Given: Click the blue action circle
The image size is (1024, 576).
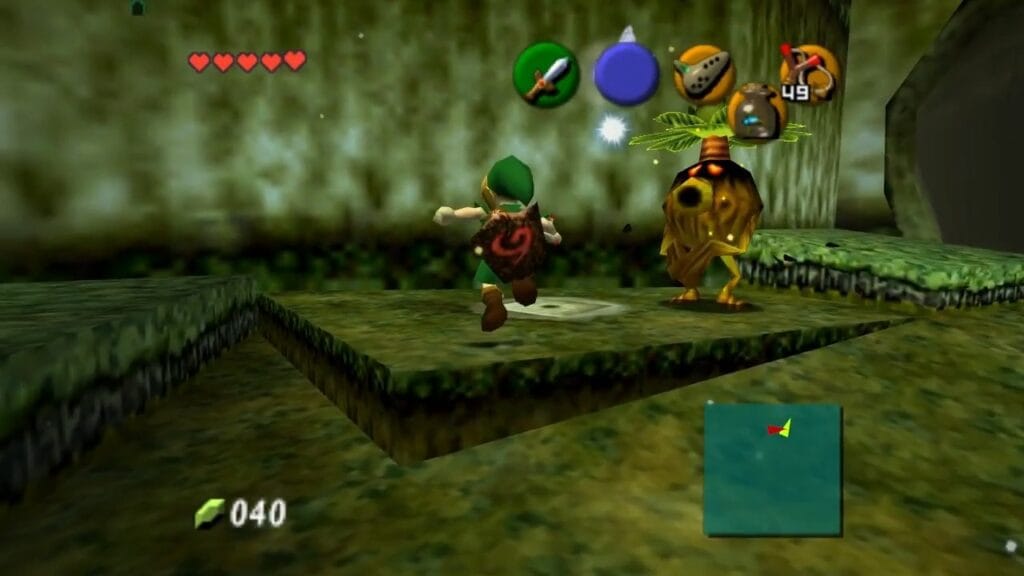Looking at the screenshot, I should [x=626, y=74].
